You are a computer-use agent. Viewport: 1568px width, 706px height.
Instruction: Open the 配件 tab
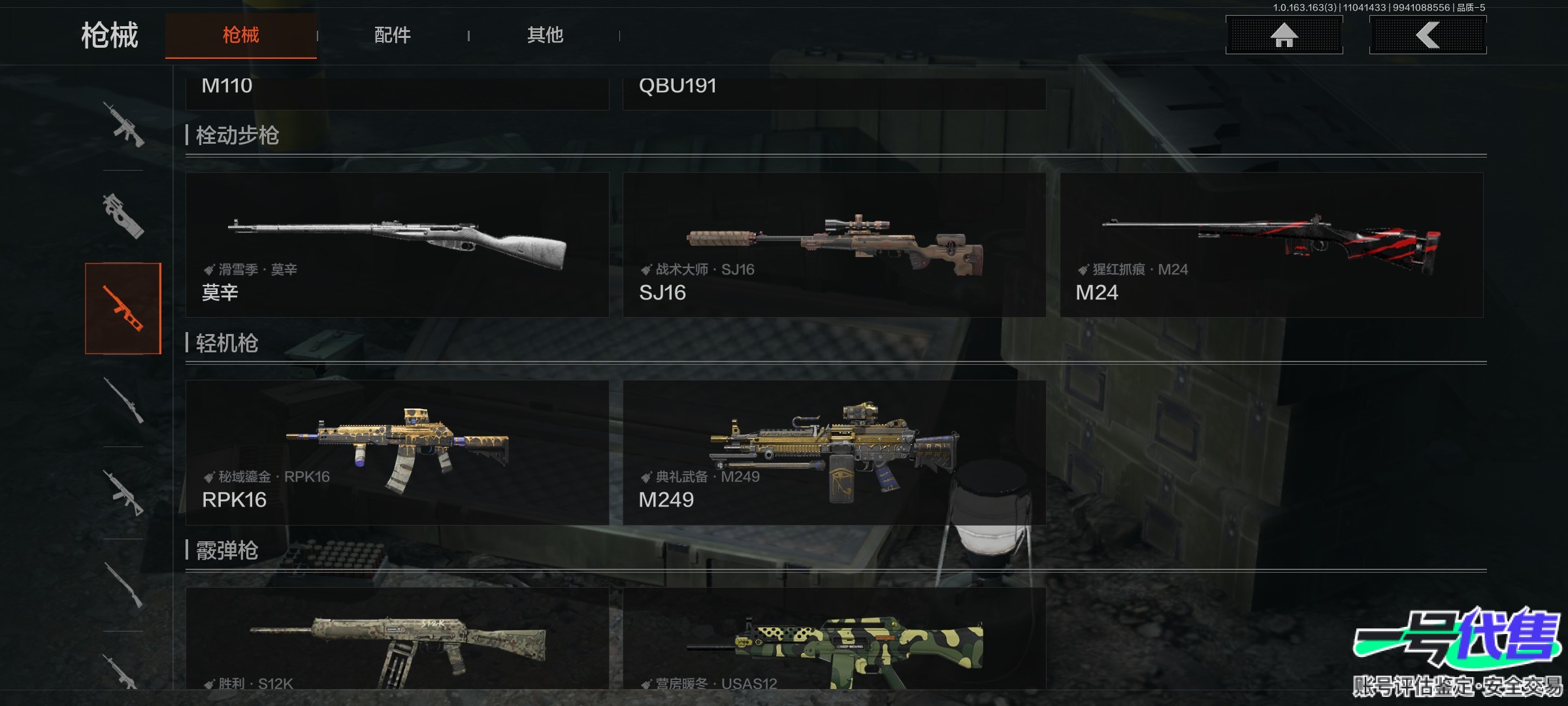coord(392,35)
